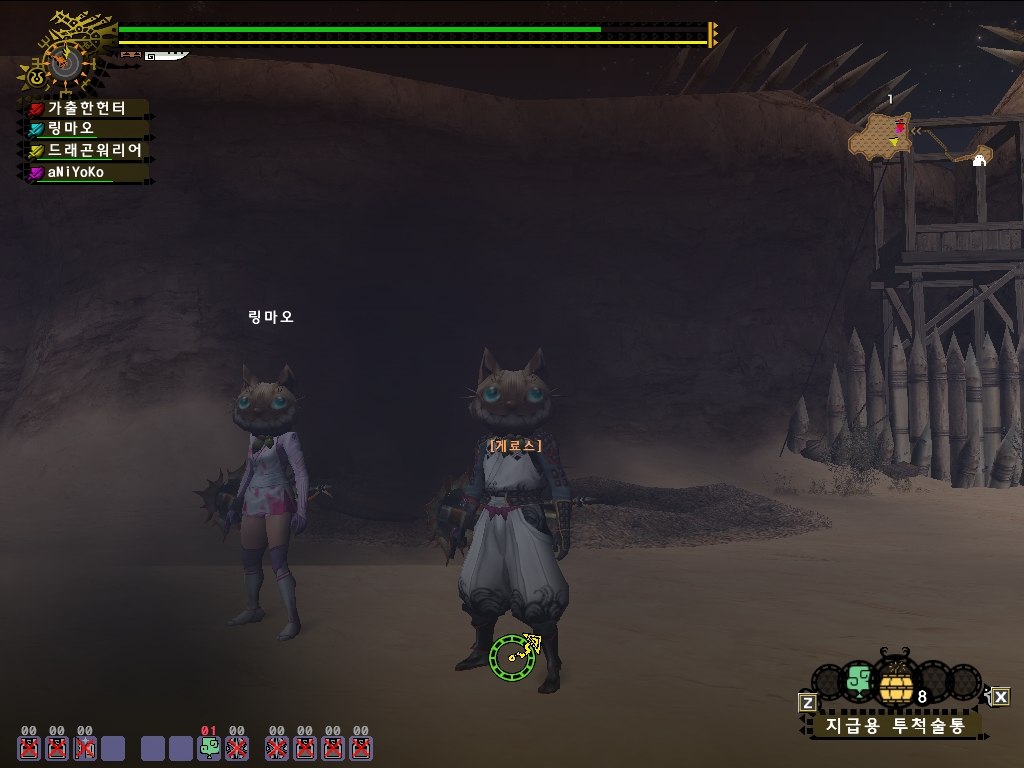Select the yellow barrel bomb item
1024x768 pixels.
point(896,685)
